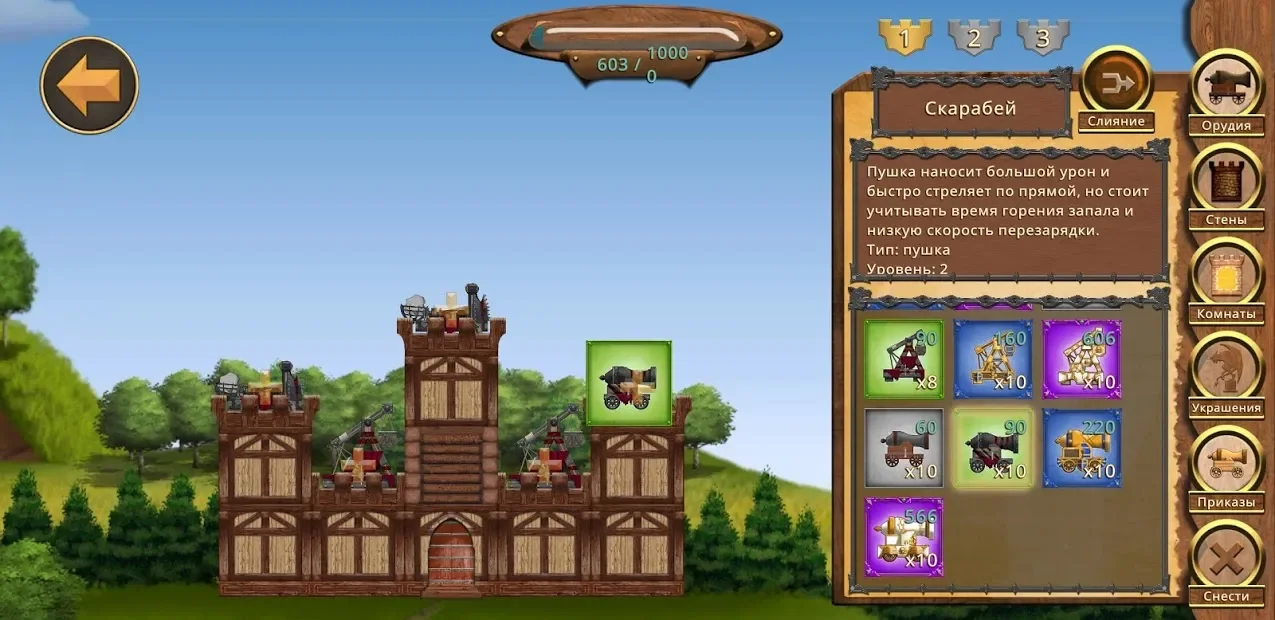Go back with the orange arrow button
1275x620 pixels.
point(89,85)
